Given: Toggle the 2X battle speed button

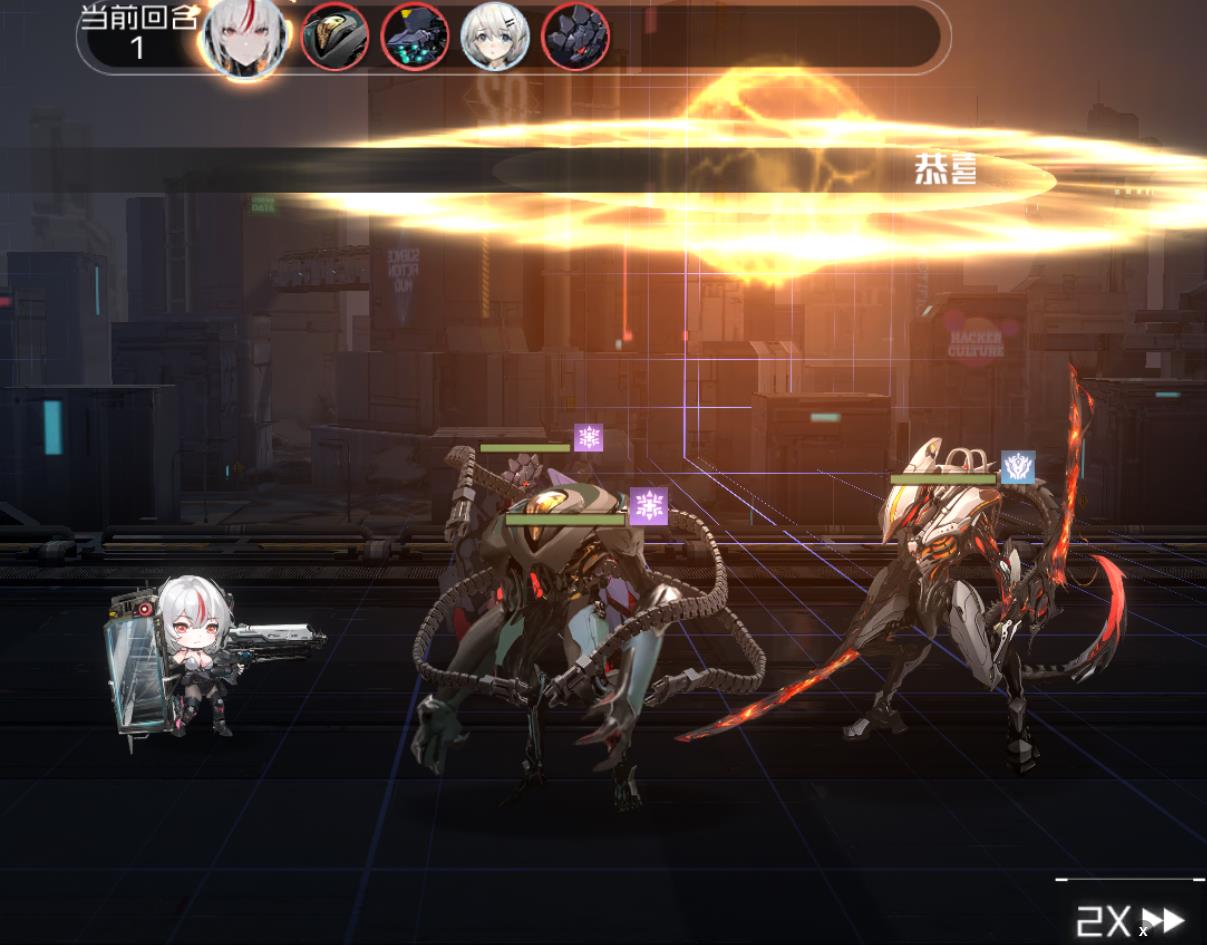Looking at the screenshot, I should pyautogui.click(x=1129, y=920).
